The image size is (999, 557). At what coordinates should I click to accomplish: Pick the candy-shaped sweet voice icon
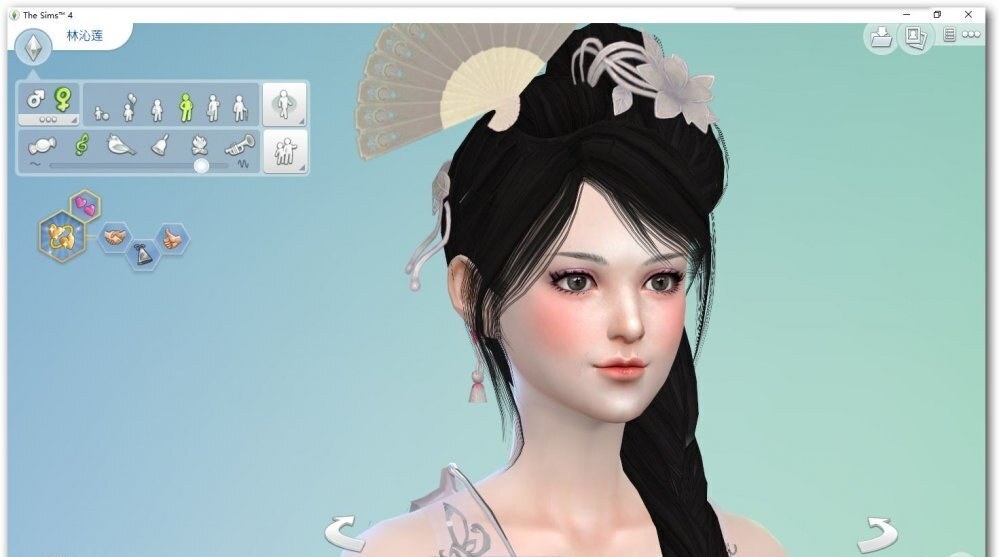pos(43,145)
